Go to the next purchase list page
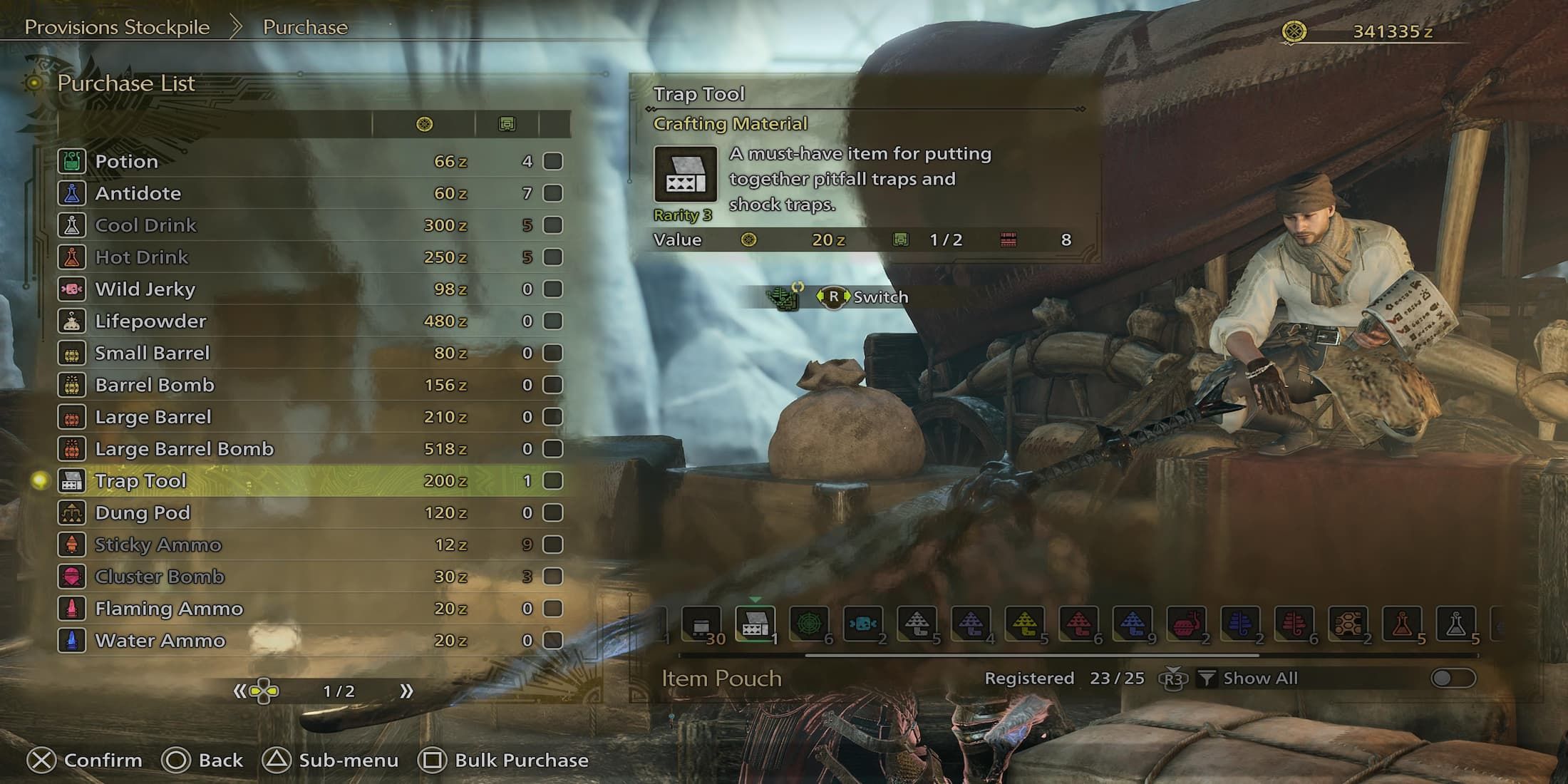The image size is (1568, 784). click(406, 691)
